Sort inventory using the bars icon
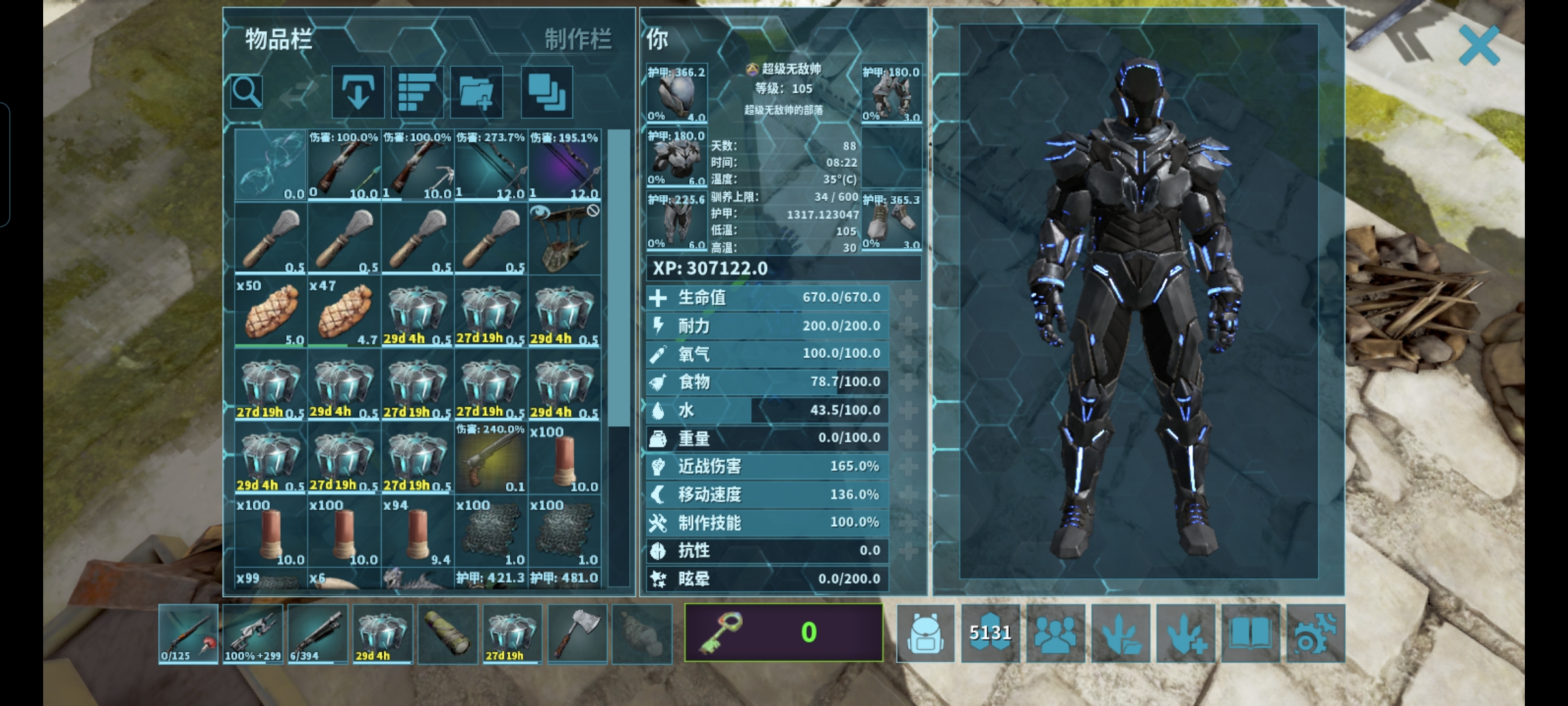This screenshot has width=1568, height=706. 417,92
